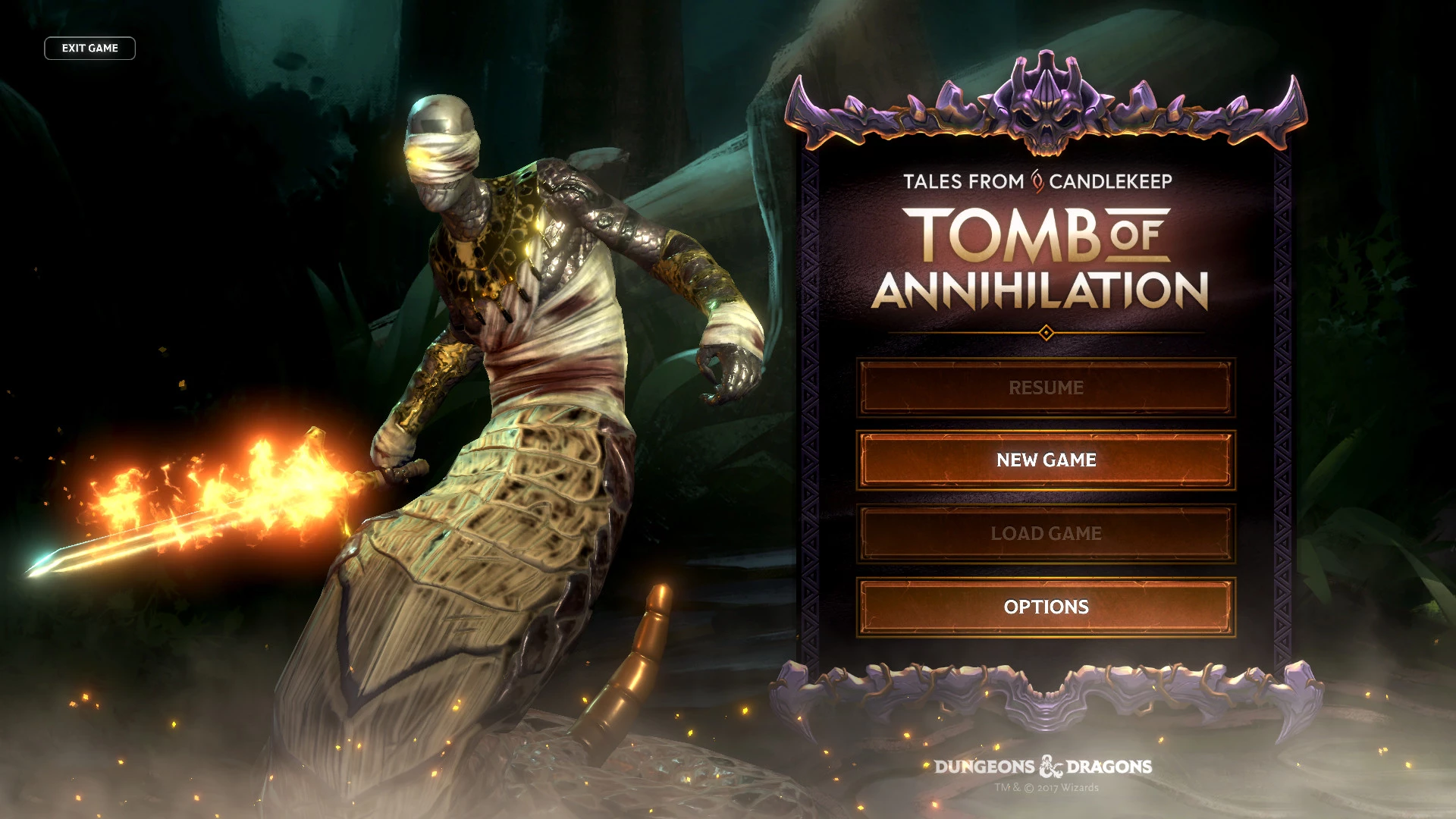
Task: Open the Load Game menu
Action: [1046, 534]
